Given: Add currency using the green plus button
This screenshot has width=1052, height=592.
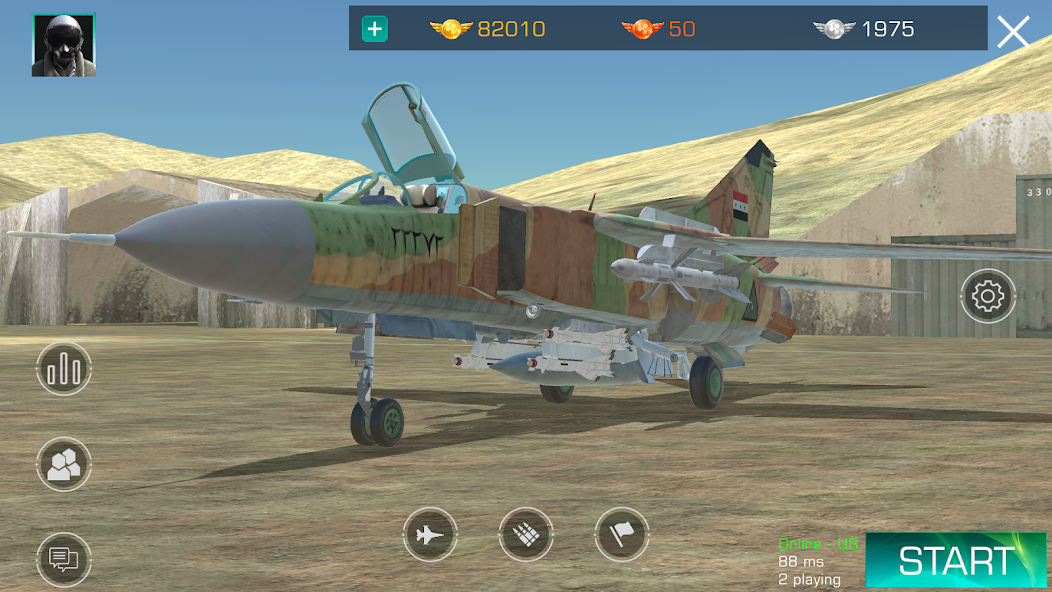Looking at the screenshot, I should click(375, 29).
